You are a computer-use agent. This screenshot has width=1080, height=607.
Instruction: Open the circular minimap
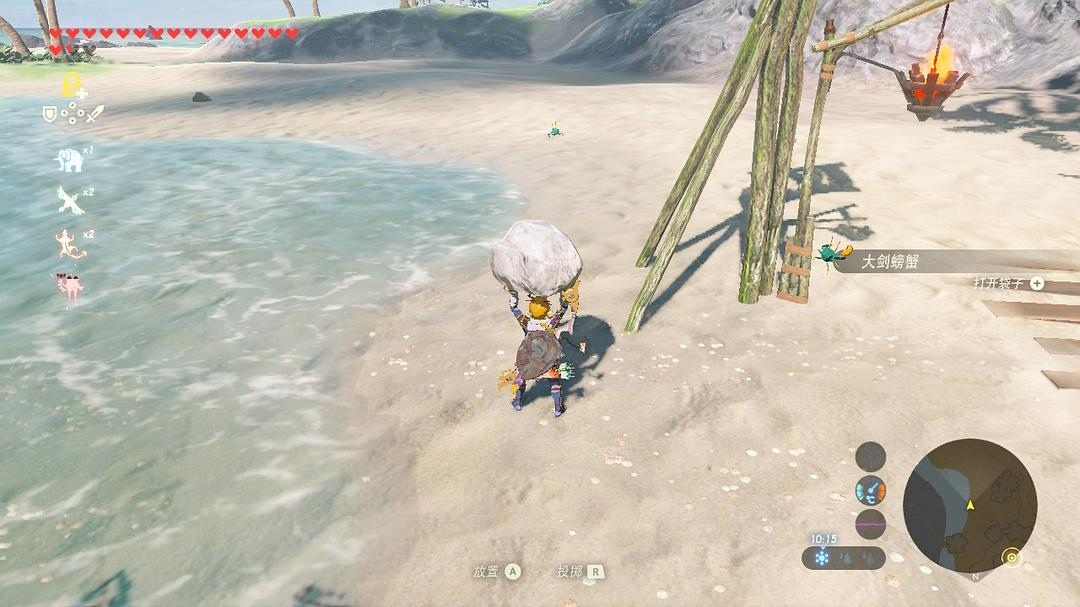point(969,505)
